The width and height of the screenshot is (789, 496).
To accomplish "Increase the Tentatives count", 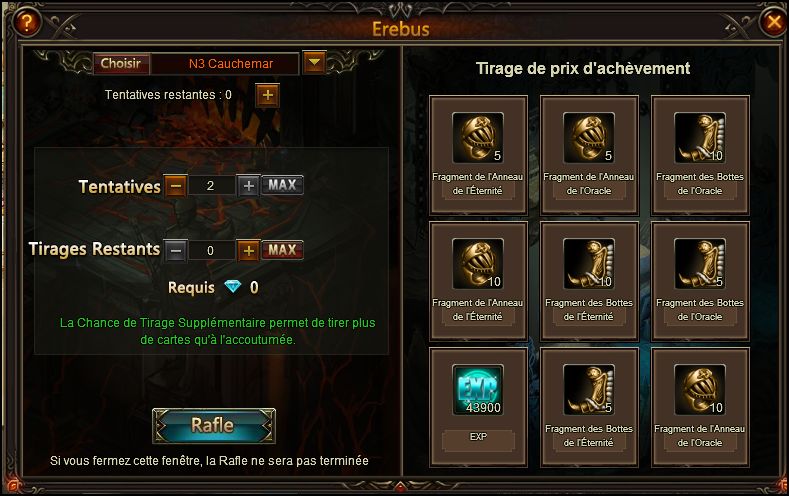I will 248,185.
